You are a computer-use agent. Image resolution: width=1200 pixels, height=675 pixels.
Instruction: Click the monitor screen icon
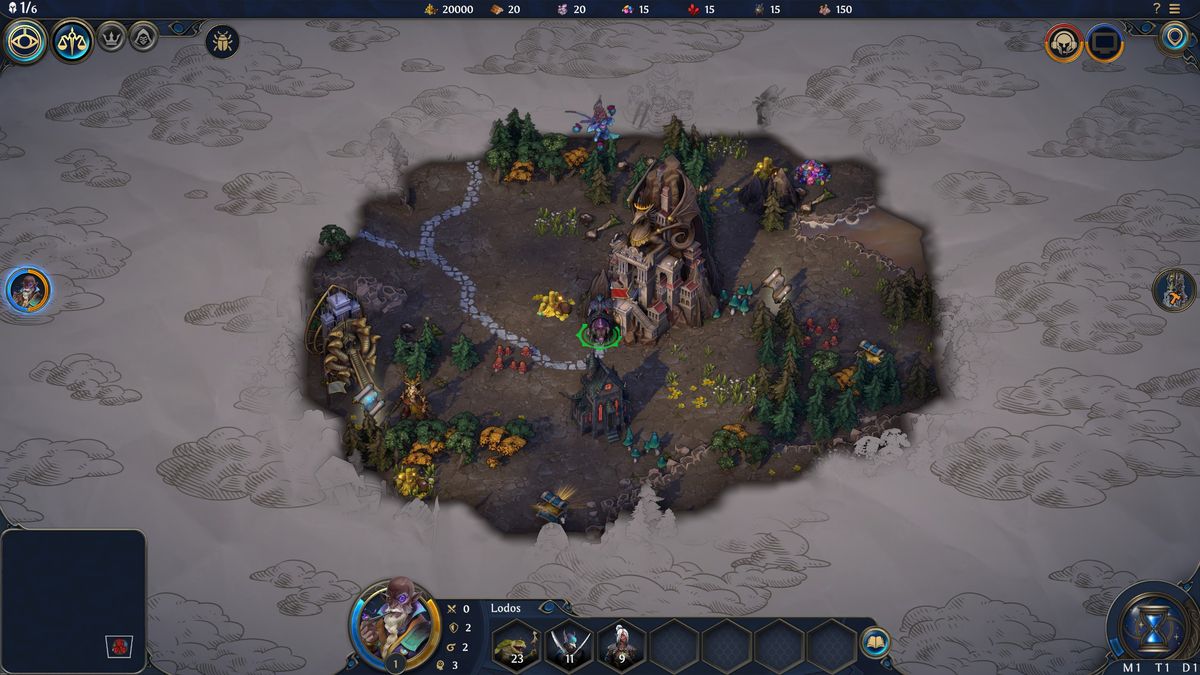coord(1105,43)
